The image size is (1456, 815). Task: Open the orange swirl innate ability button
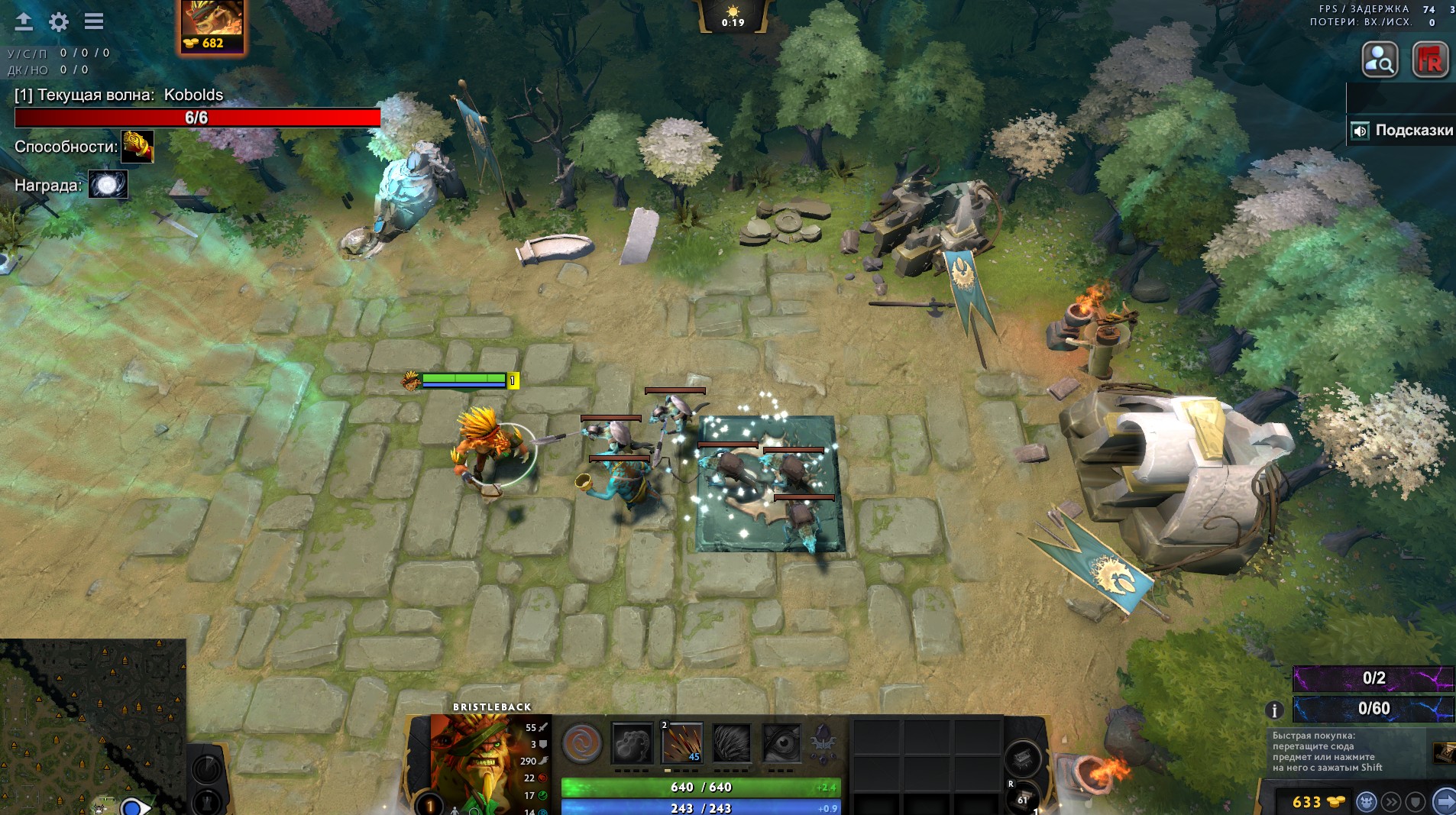click(x=581, y=743)
